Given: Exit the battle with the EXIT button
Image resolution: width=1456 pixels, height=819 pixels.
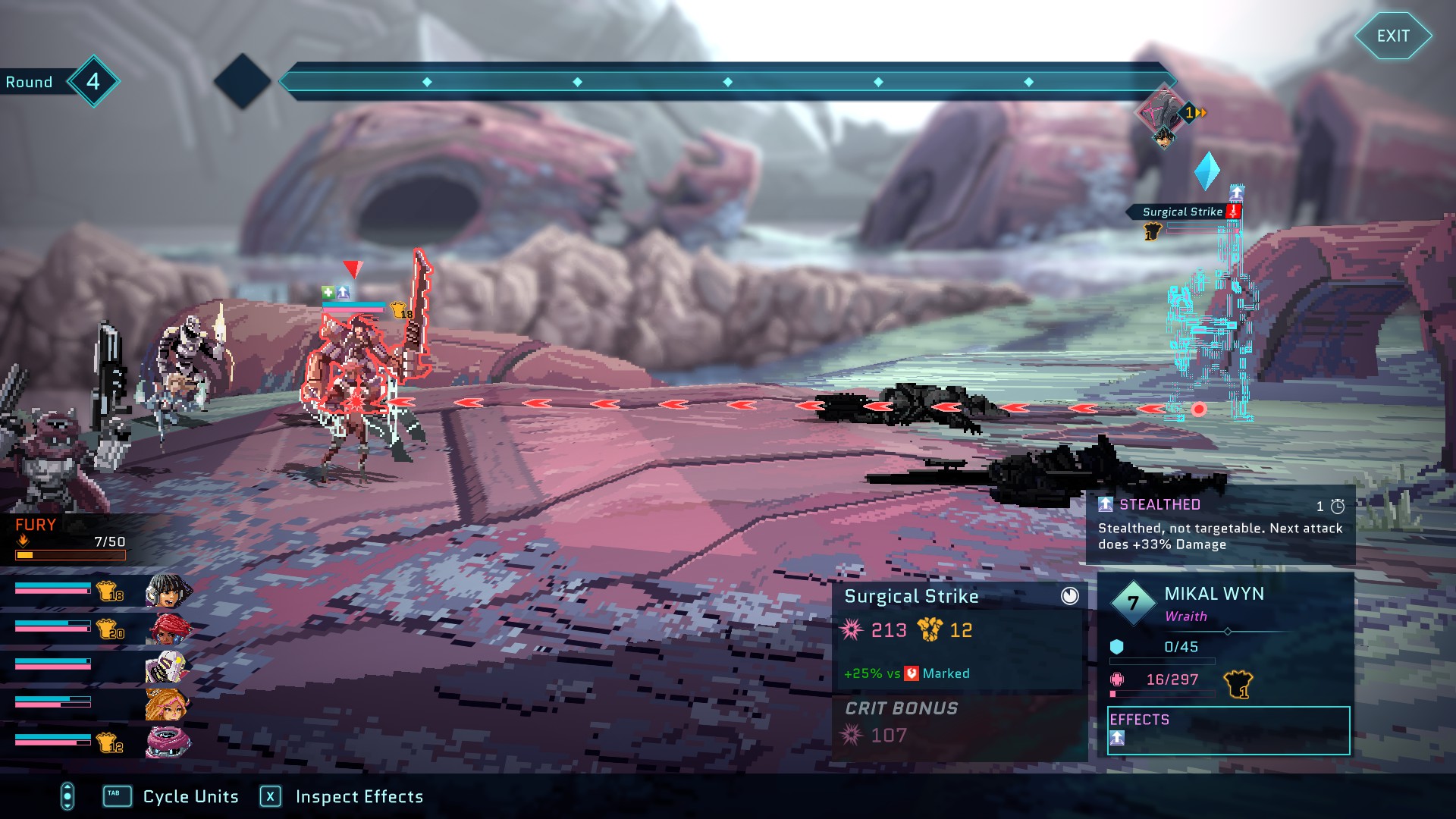Looking at the screenshot, I should [x=1392, y=36].
